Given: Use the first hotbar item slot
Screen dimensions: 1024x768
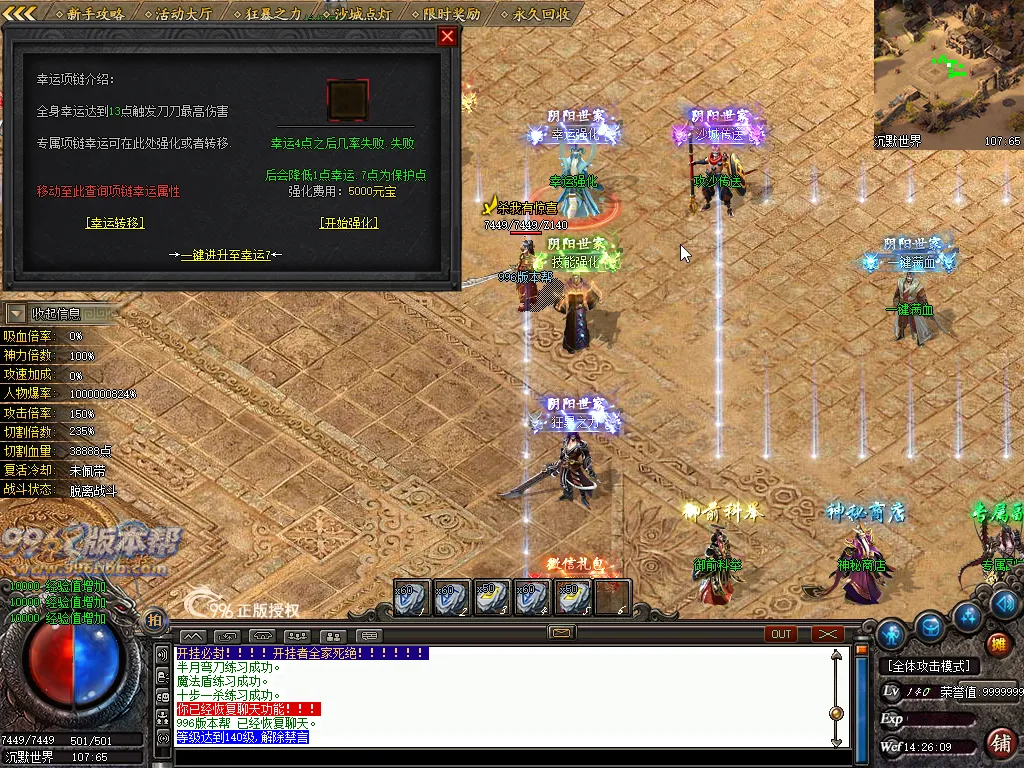Looking at the screenshot, I should (x=412, y=597).
